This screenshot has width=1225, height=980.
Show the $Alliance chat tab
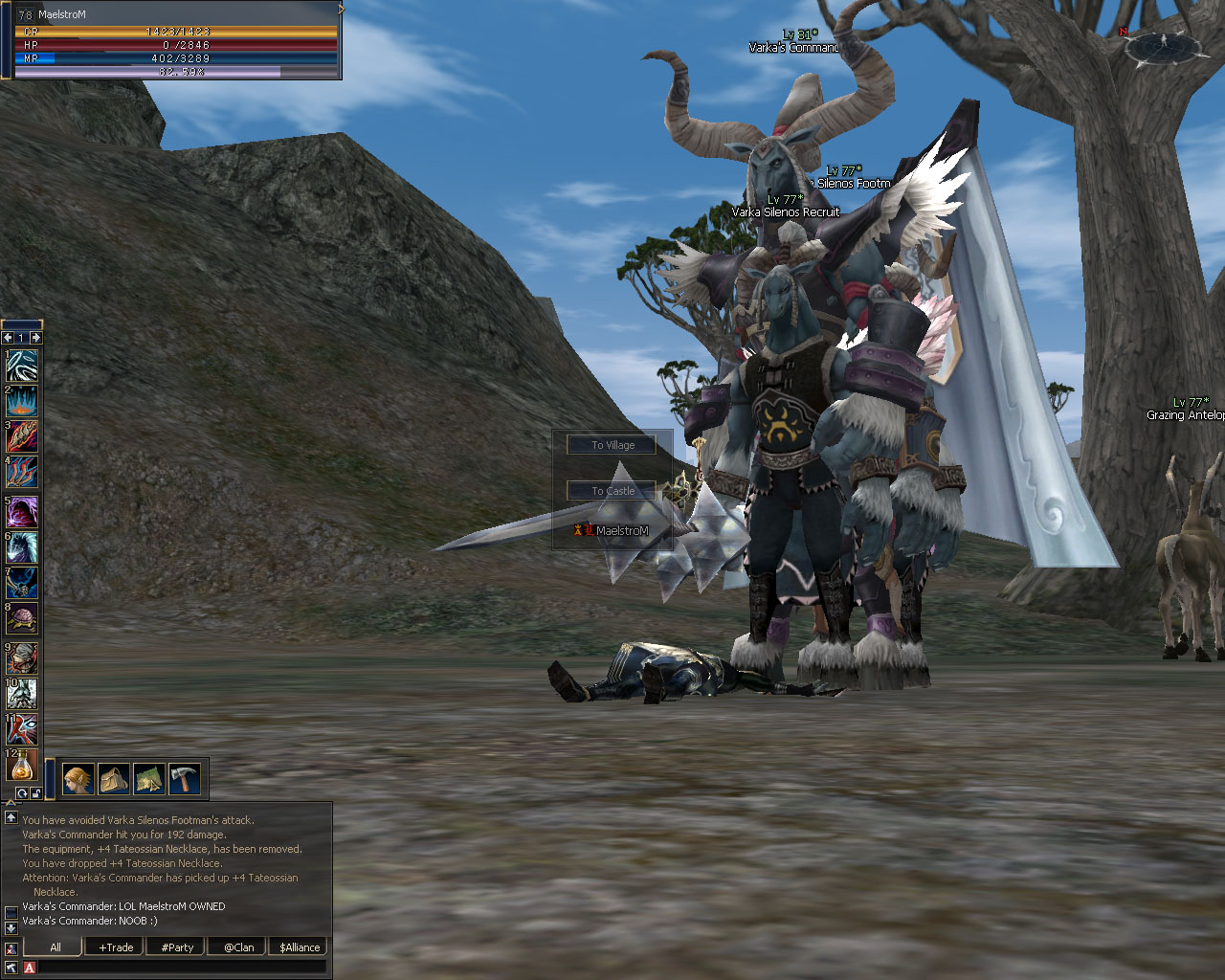[300, 947]
